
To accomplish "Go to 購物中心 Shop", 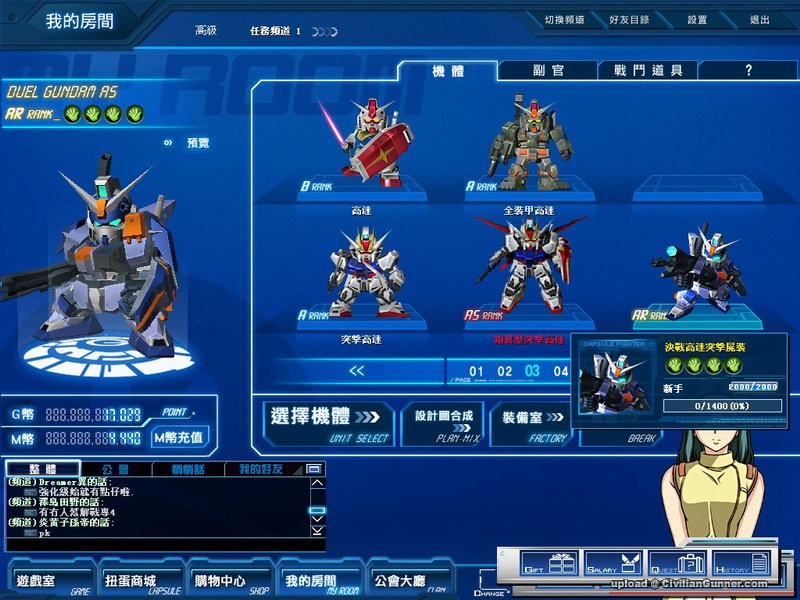I will tap(220, 580).
